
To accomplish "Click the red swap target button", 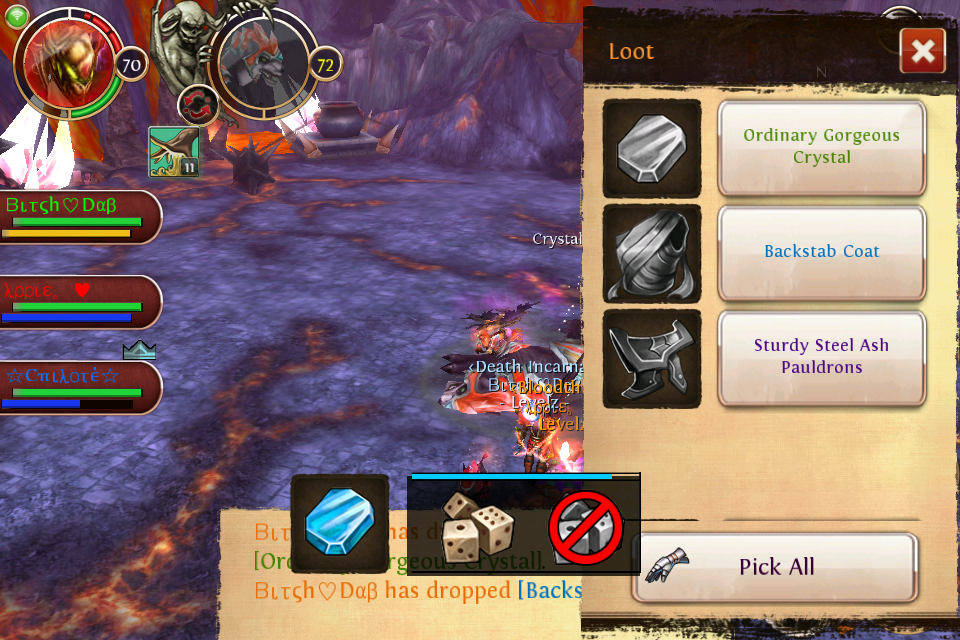I will pyautogui.click(x=197, y=105).
